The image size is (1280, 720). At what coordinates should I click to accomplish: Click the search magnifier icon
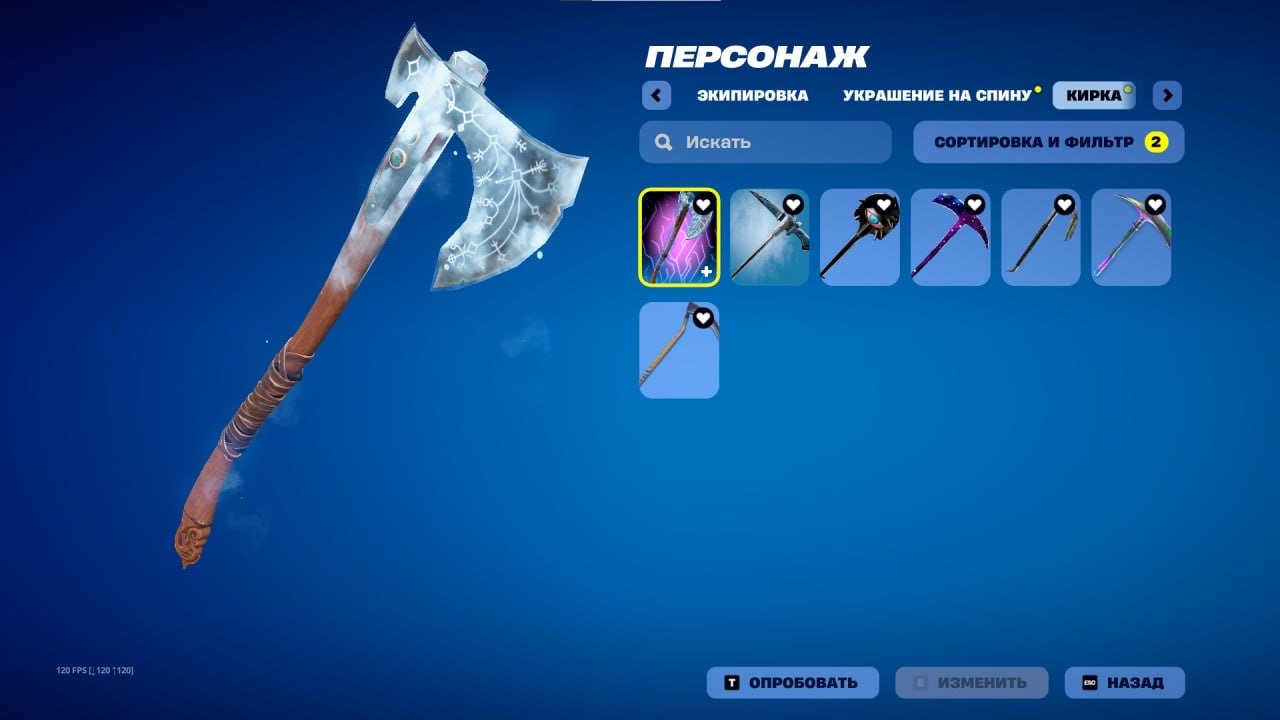[x=662, y=142]
